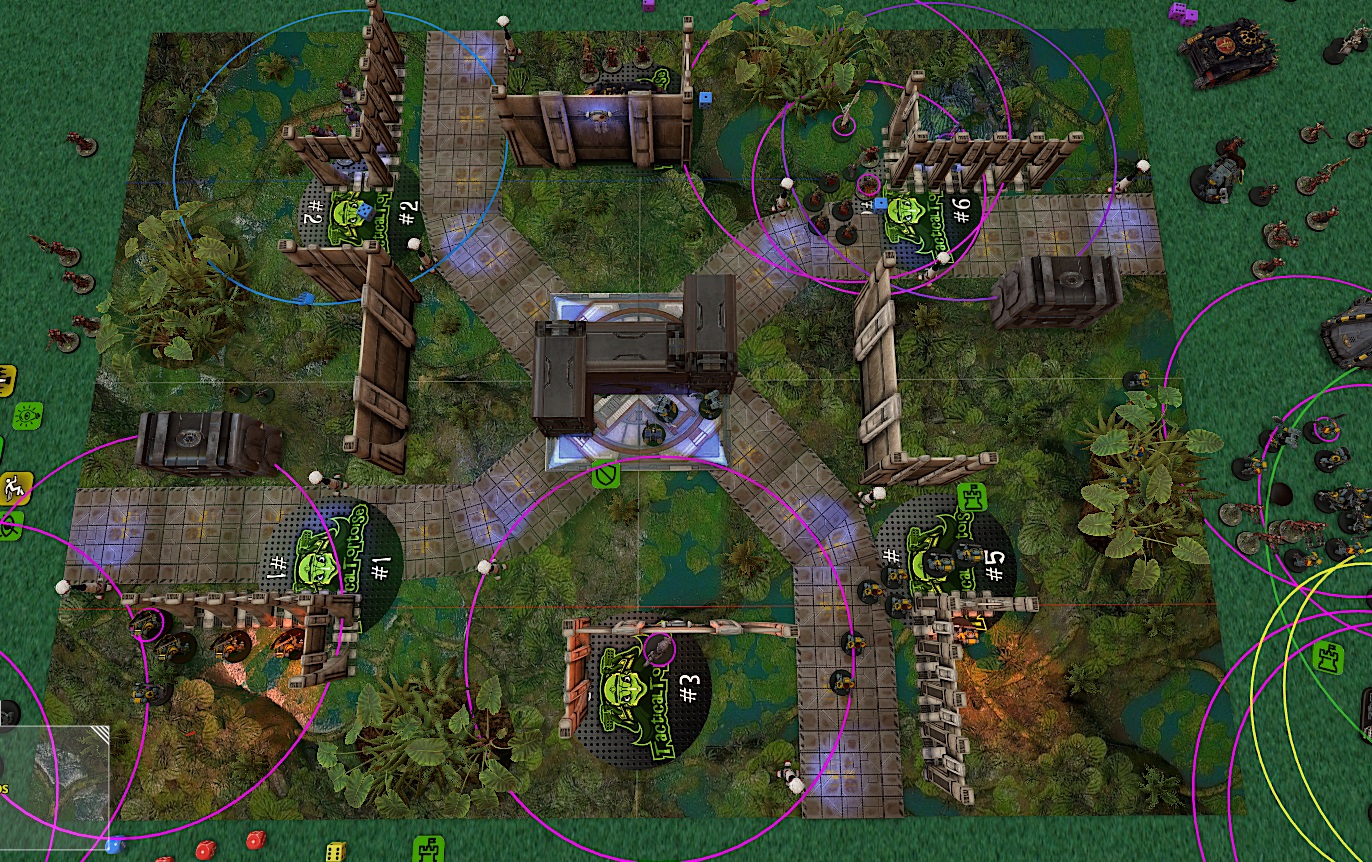Select the yellow falling figure token

coord(15,488)
